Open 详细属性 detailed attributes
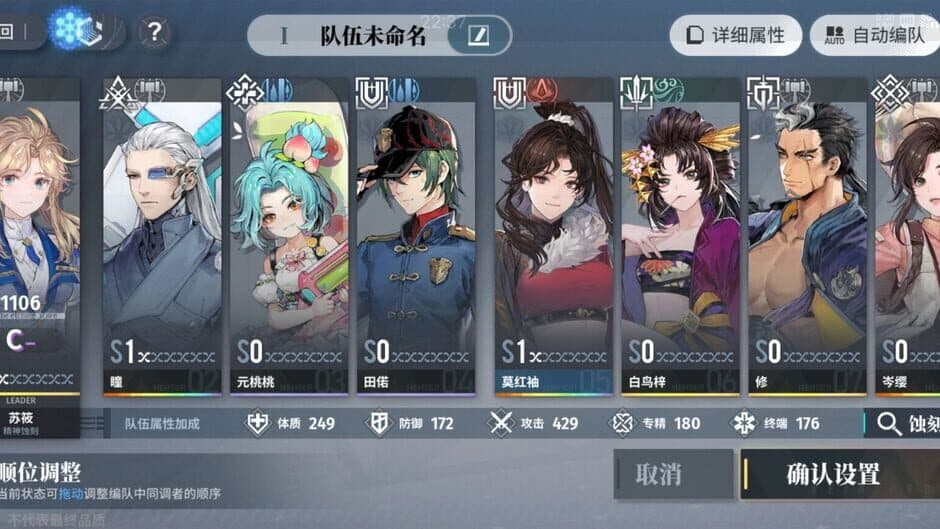Image resolution: width=940 pixels, height=529 pixels. click(x=735, y=37)
